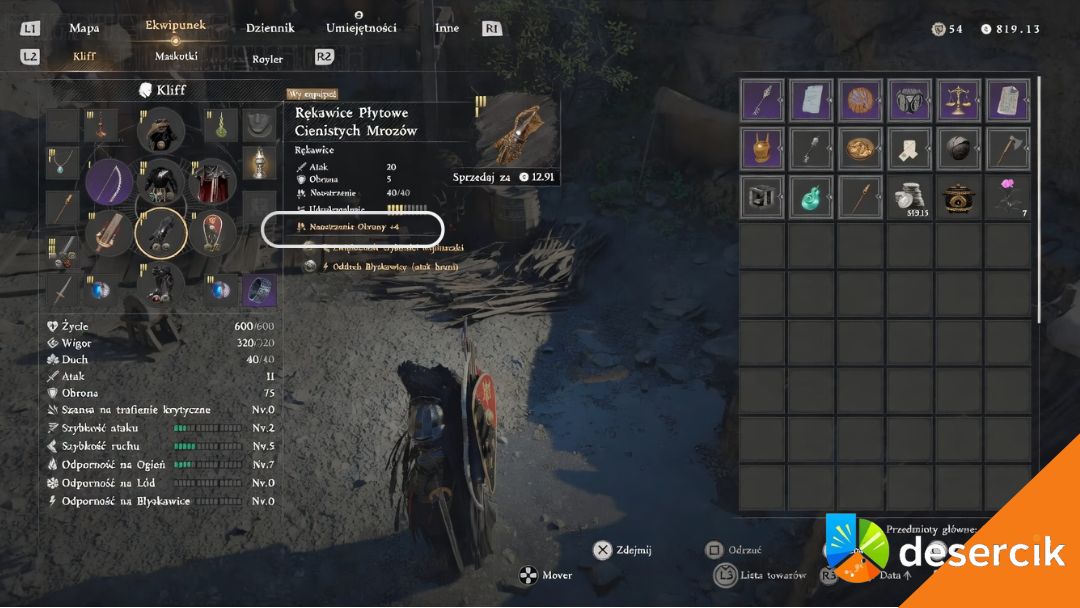Select the pink flower inventory item
This screenshot has width=1080, height=608.
tap(1008, 196)
